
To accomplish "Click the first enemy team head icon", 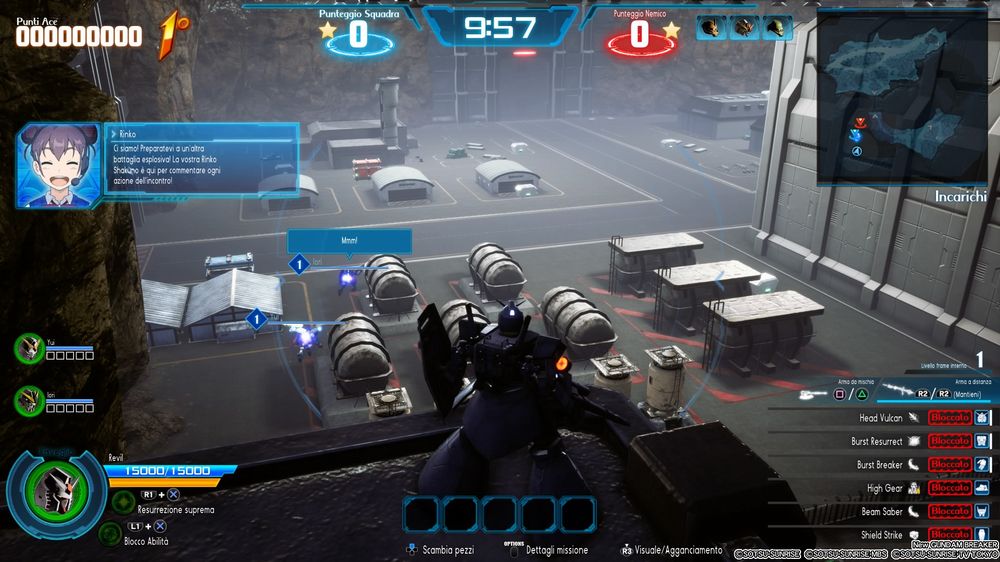I will click(710, 28).
